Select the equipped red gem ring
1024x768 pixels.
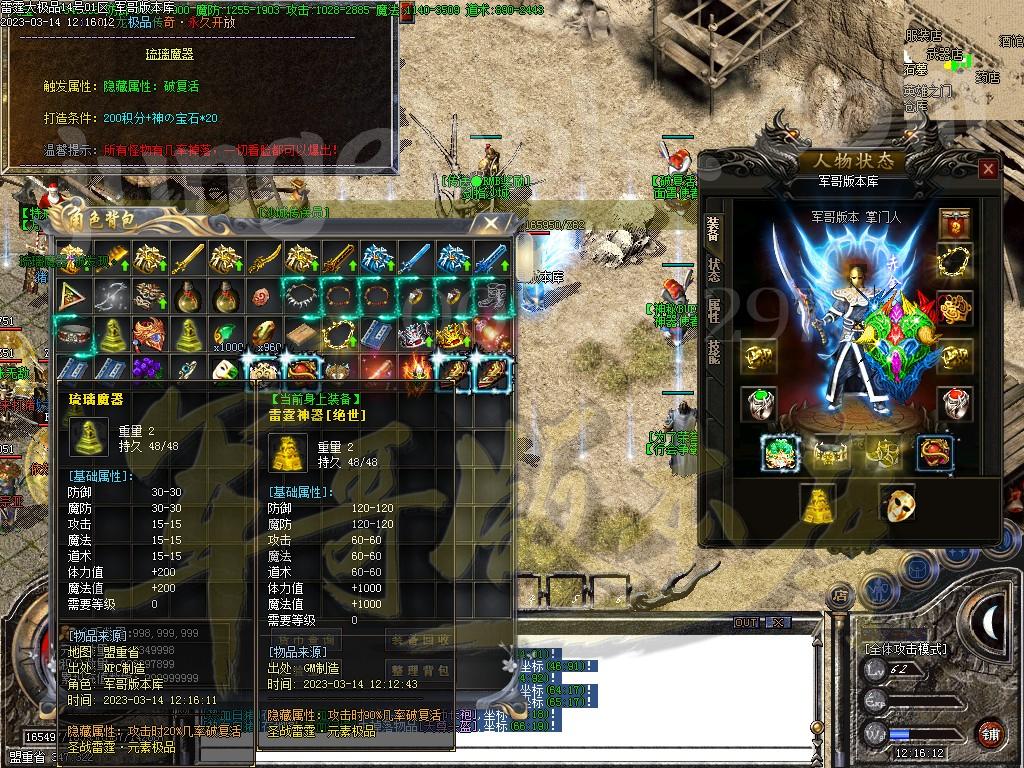956,404
